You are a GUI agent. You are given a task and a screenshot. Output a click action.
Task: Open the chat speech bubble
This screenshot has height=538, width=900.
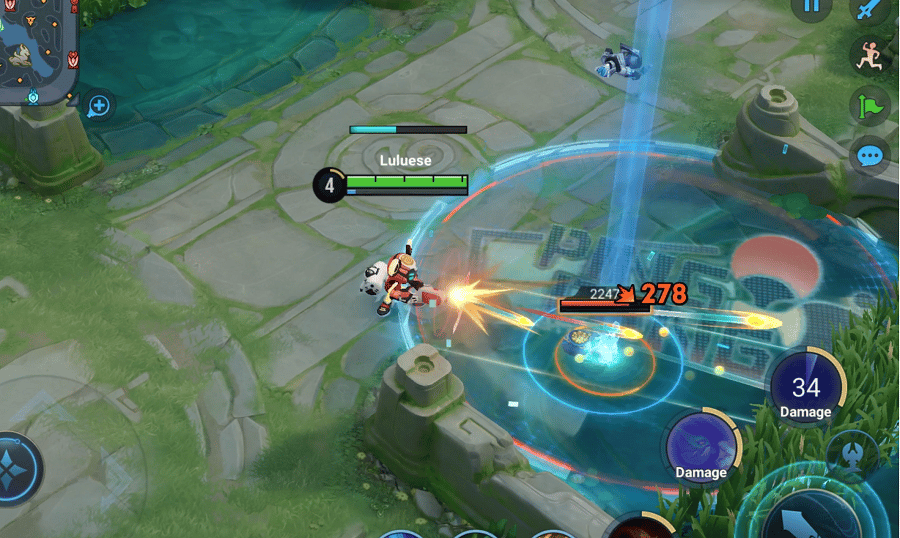(x=870, y=156)
